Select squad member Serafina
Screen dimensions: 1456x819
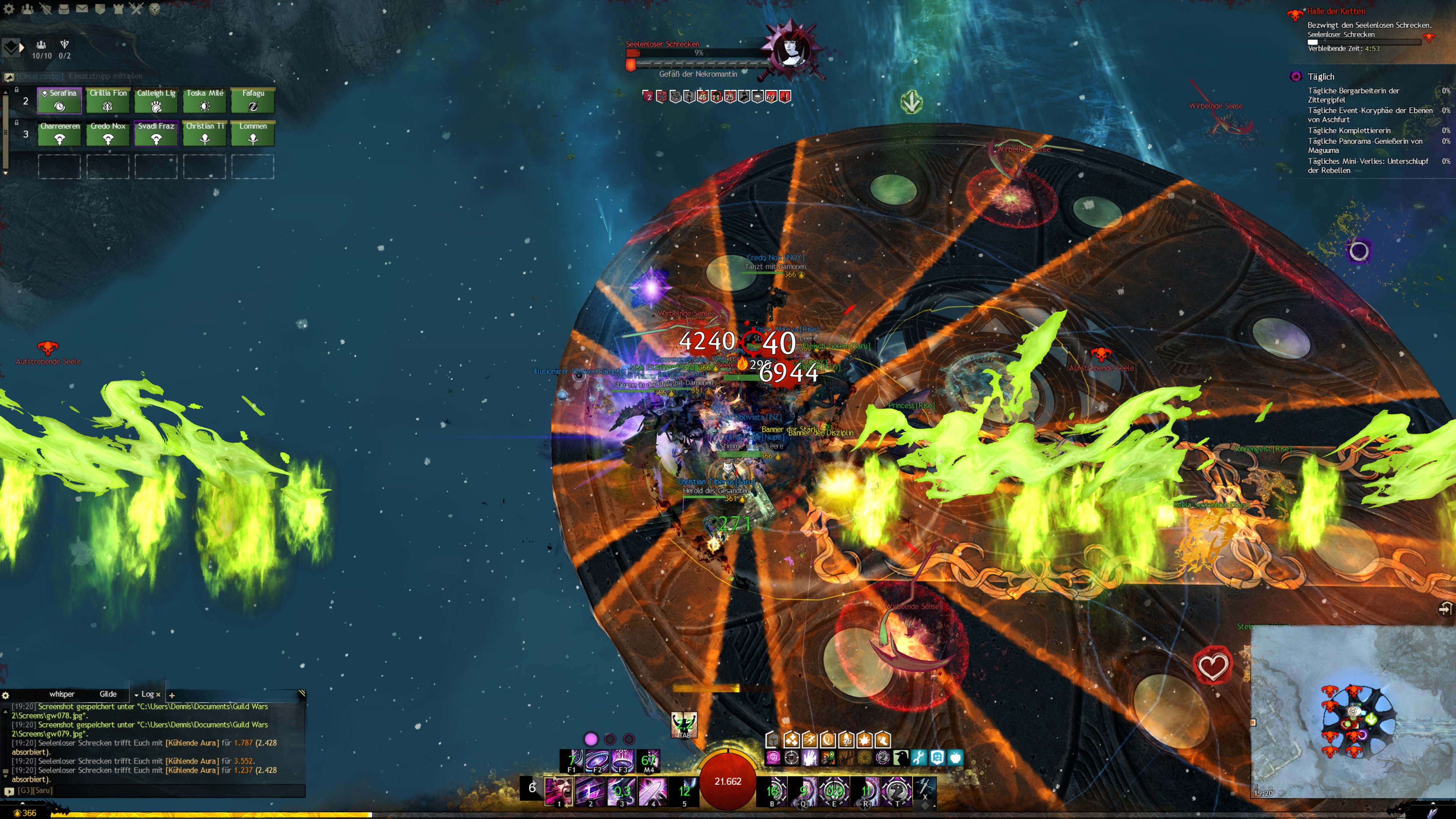click(x=60, y=100)
